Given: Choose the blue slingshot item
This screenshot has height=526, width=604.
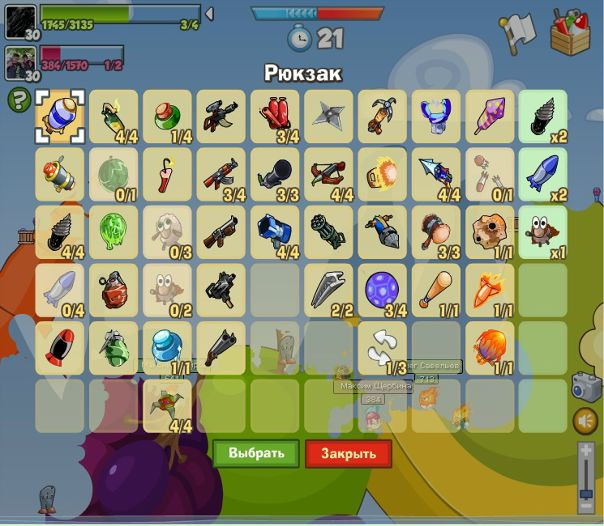Looking at the screenshot, I should (x=436, y=115).
